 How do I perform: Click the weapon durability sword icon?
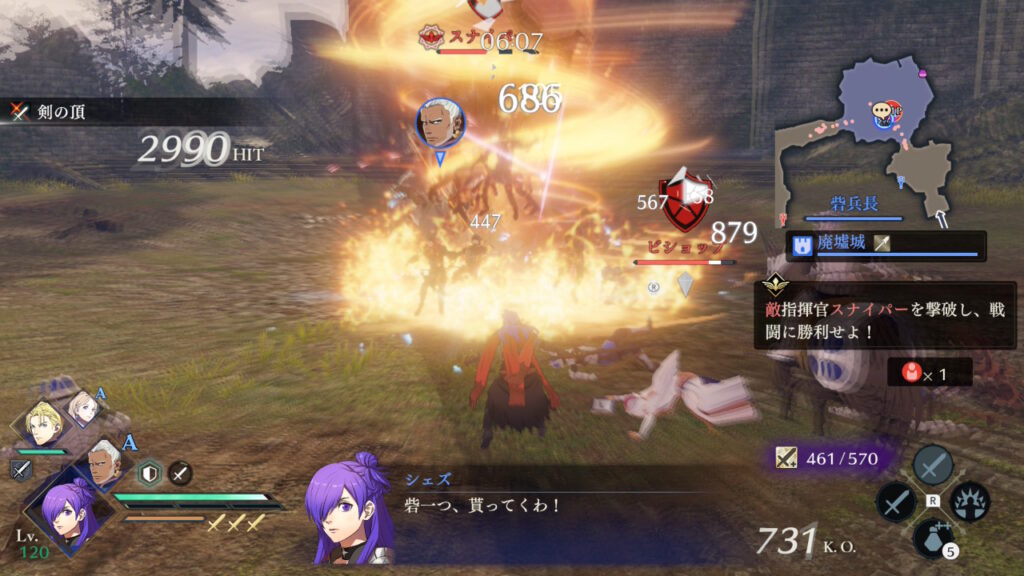(787, 459)
